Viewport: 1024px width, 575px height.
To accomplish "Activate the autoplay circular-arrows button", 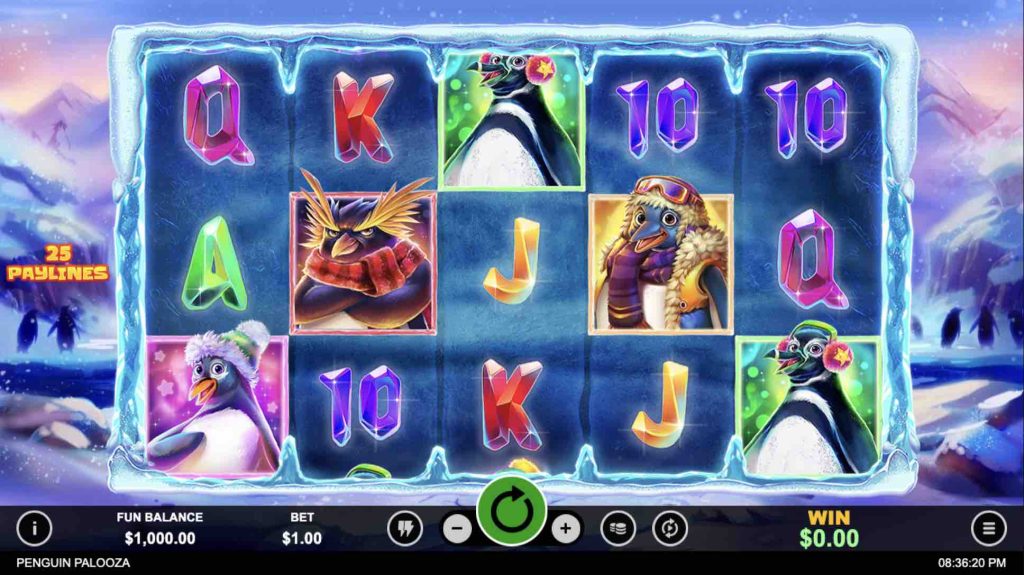I will 669,528.
